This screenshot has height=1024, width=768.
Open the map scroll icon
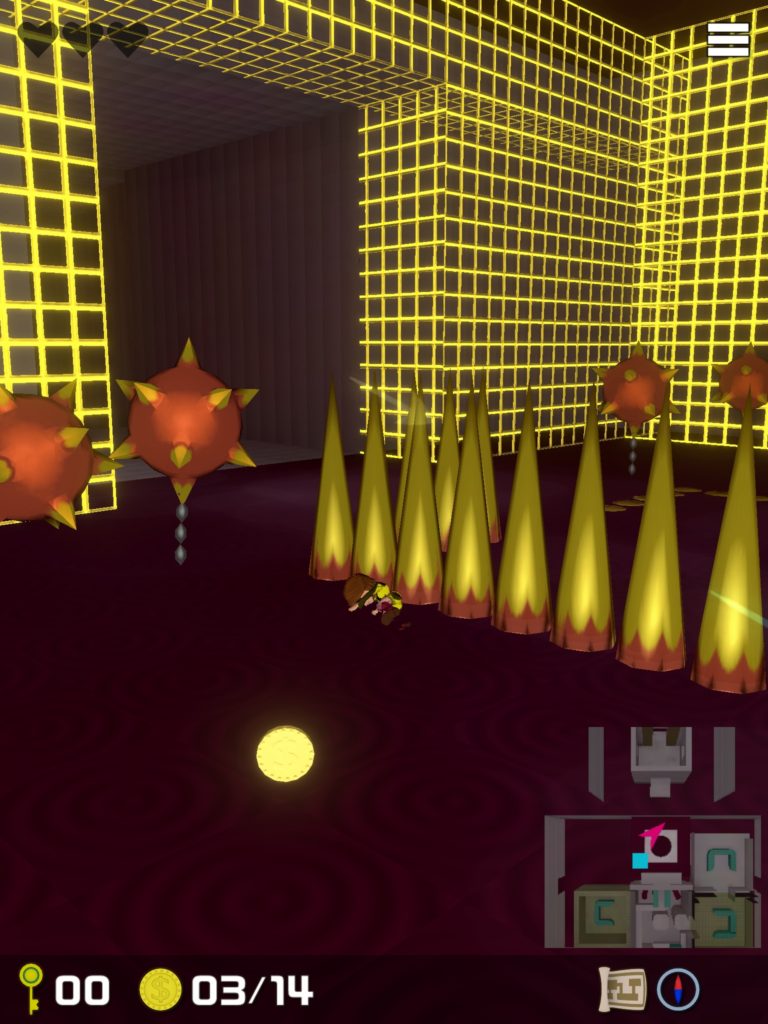point(622,989)
